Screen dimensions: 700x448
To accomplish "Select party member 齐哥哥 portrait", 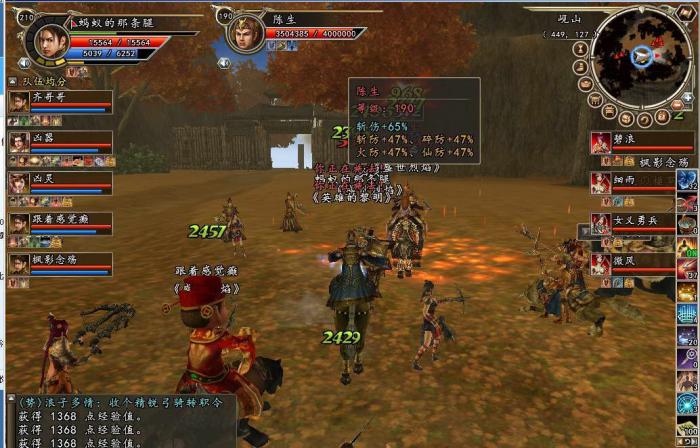I will point(19,101).
